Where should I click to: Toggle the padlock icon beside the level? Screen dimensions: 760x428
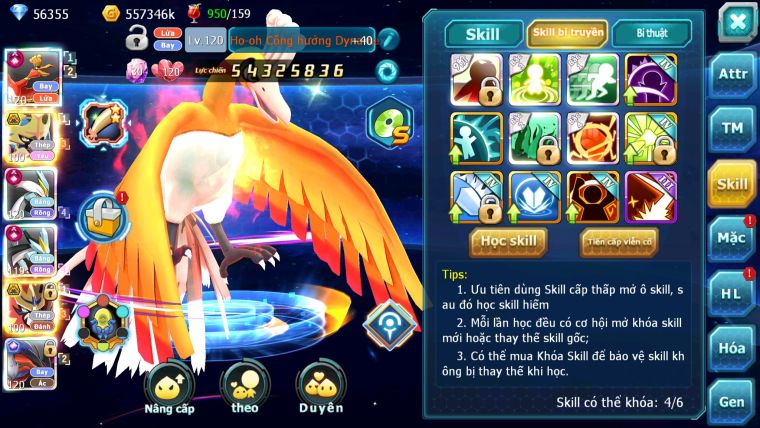click(x=137, y=40)
